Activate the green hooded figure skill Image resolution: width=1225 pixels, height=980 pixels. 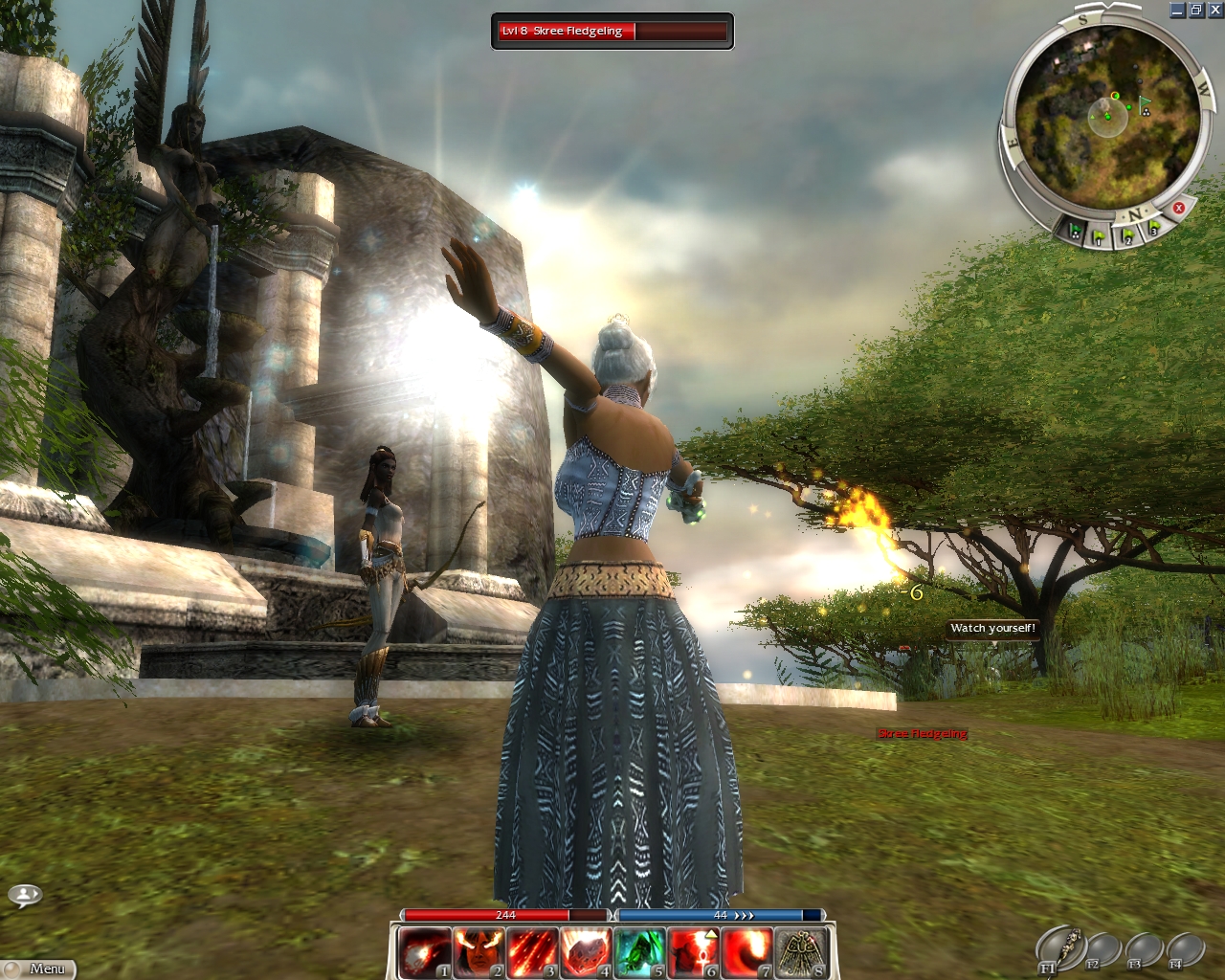[x=637, y=952]
